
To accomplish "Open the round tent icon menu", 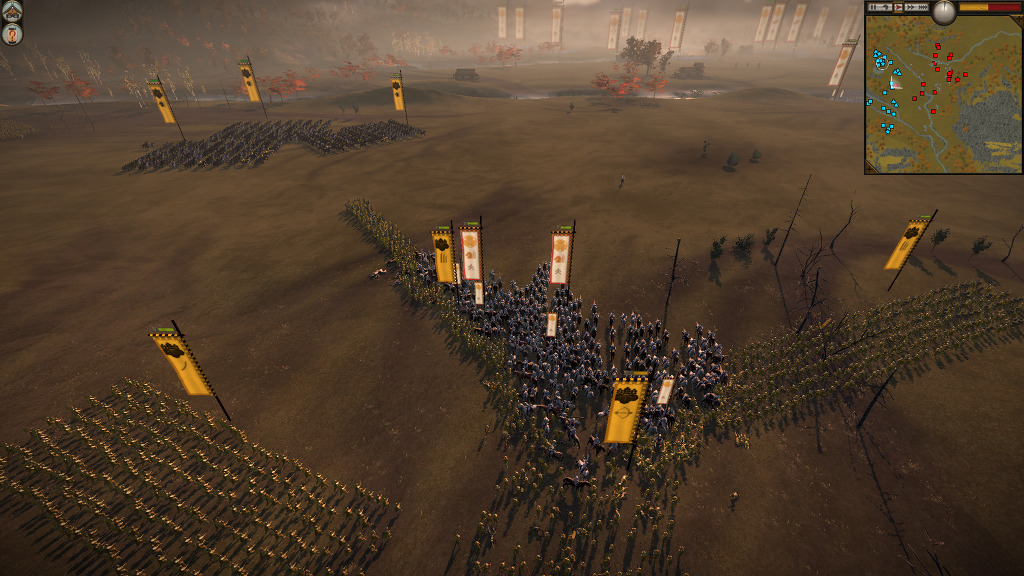I will 12,10.
